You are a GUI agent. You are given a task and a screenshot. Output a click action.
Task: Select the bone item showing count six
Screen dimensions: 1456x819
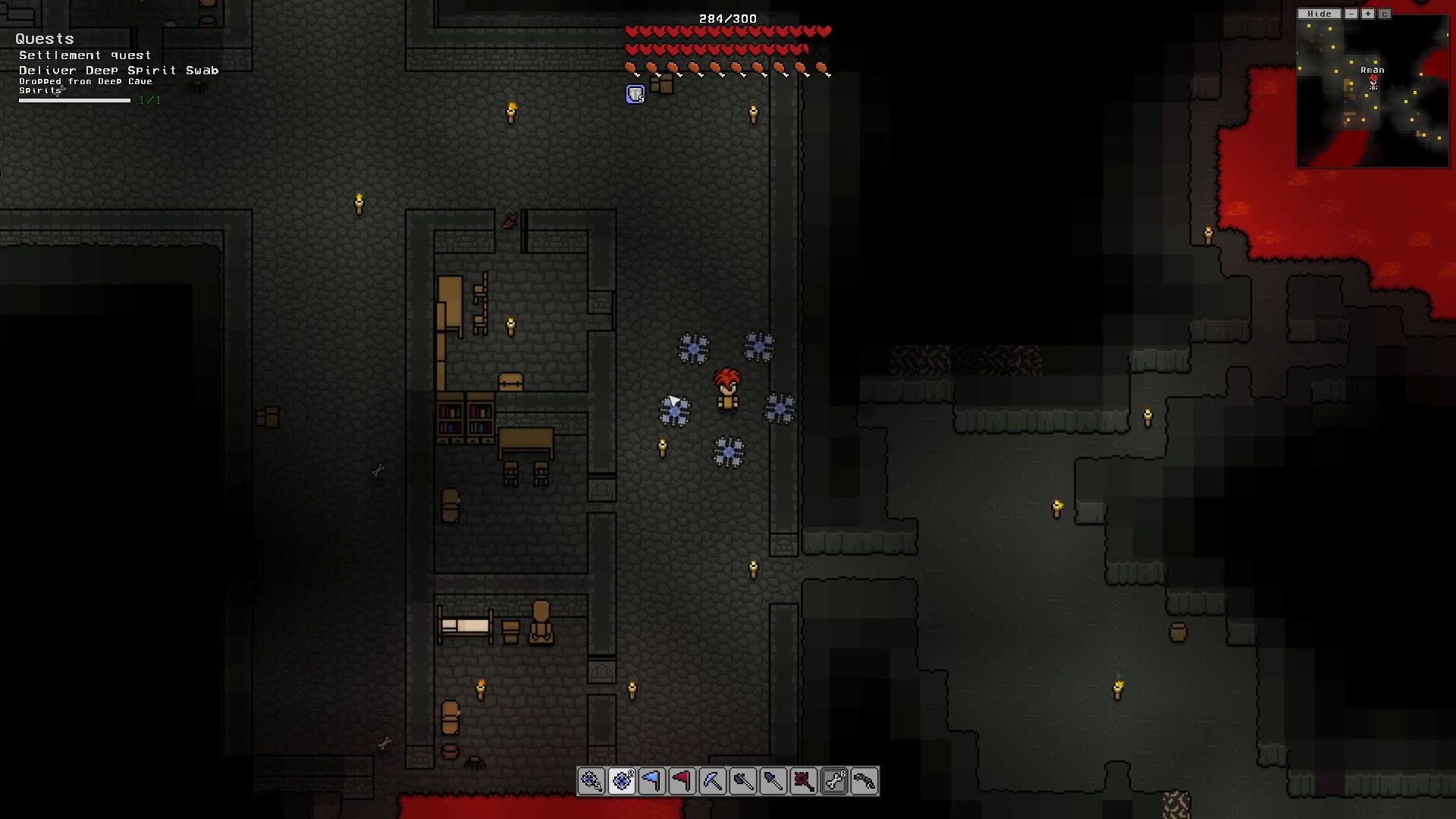(x=835, y=782)
